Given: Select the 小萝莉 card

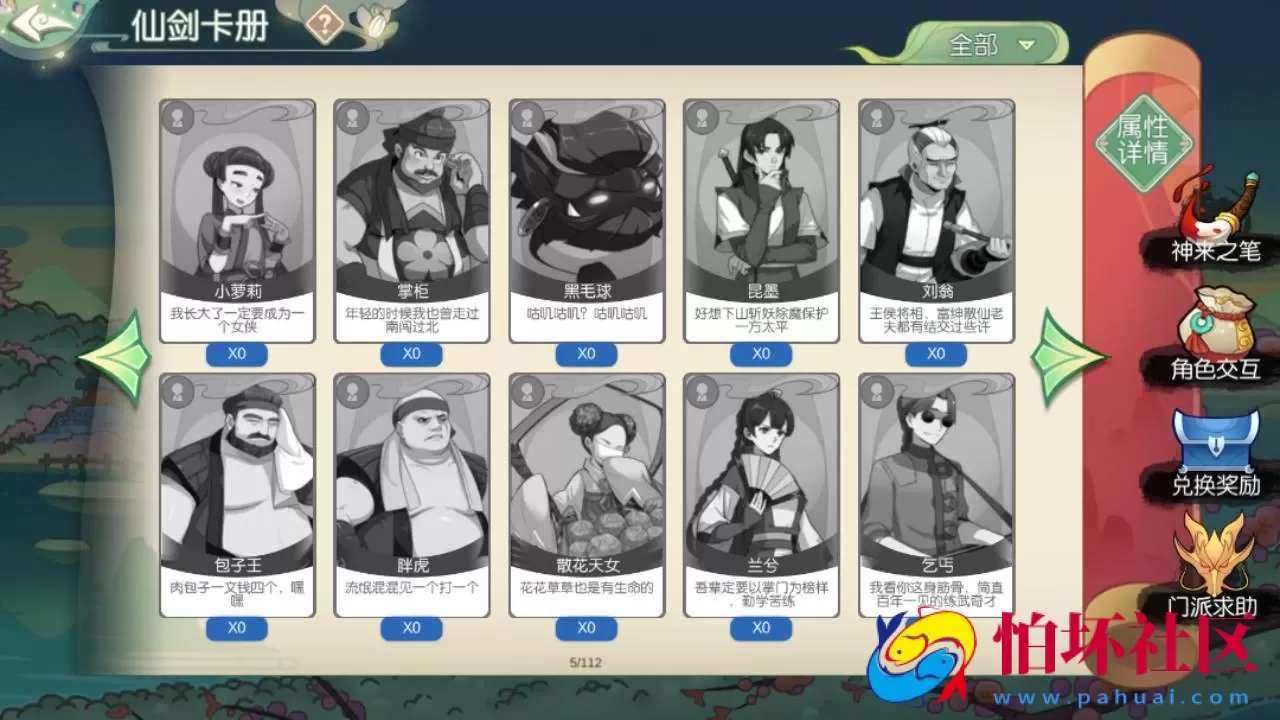Looking at the screenshot, I should pos(237,220).
